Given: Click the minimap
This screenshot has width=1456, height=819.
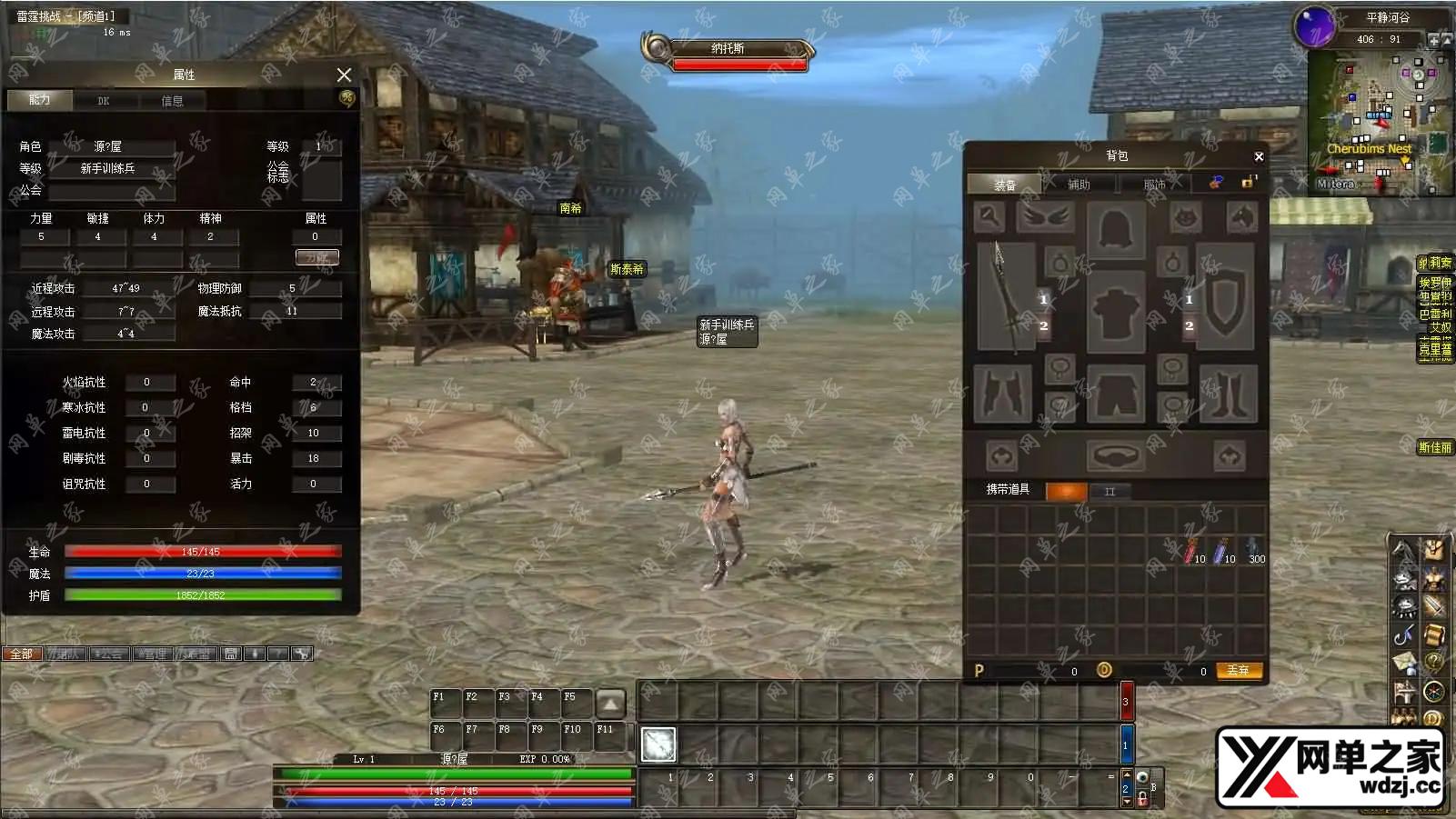Looking at the screenshot, I should click(1379, 123).
